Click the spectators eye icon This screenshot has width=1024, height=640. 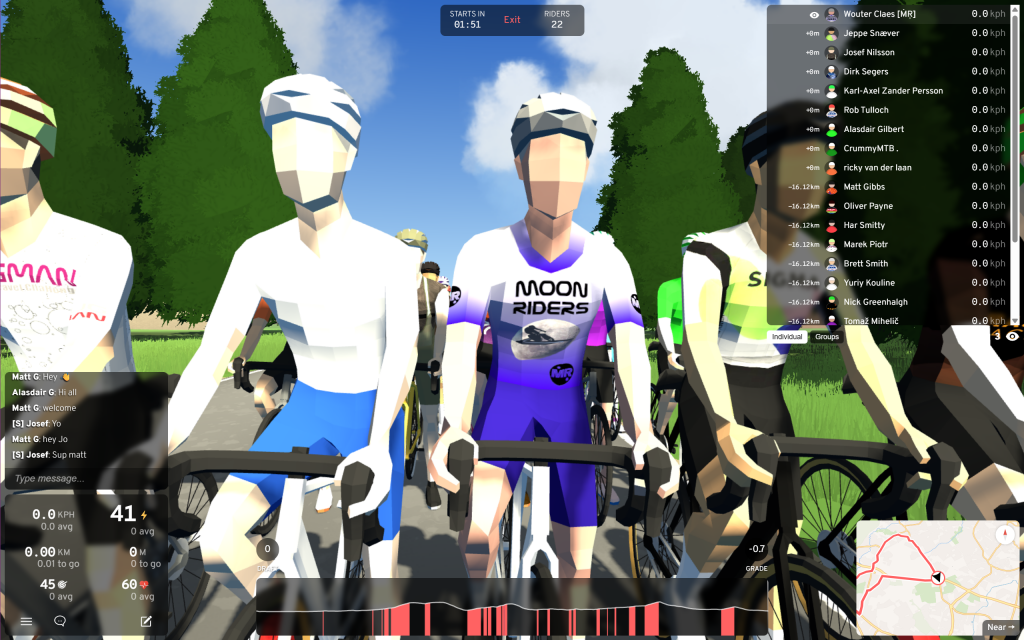pyautogui.click(x=1012, y=337)
